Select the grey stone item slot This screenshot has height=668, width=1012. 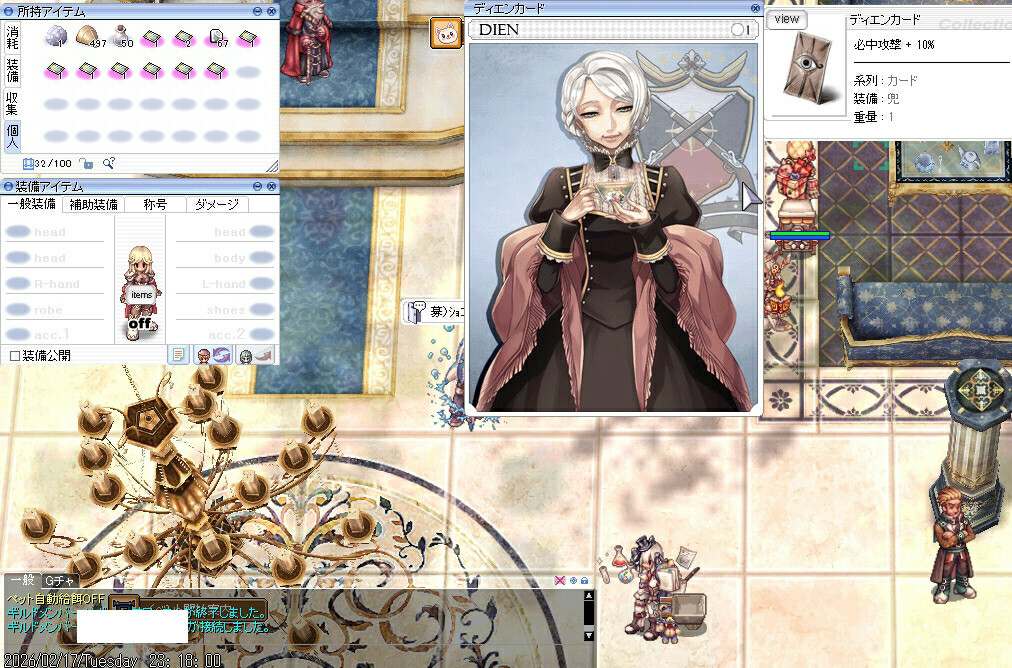point(56,37)
